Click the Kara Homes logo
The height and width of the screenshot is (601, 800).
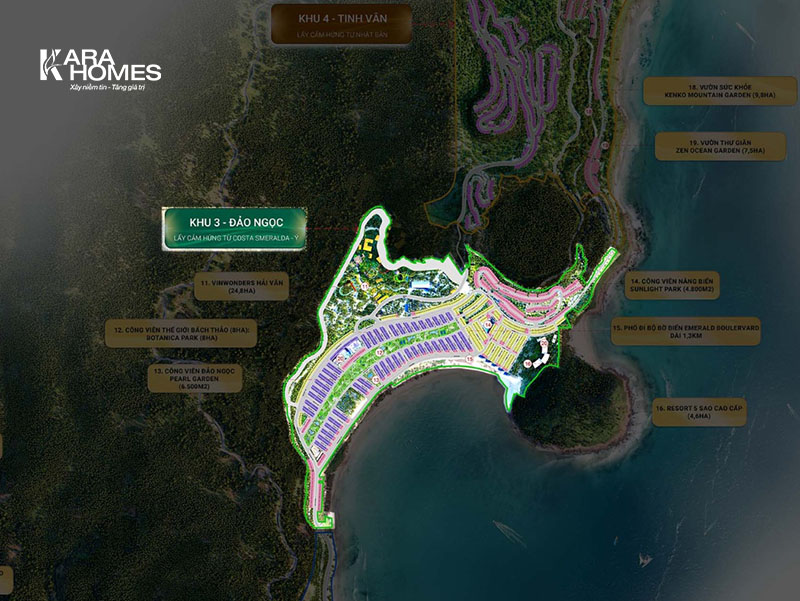(x=99, y=70)
